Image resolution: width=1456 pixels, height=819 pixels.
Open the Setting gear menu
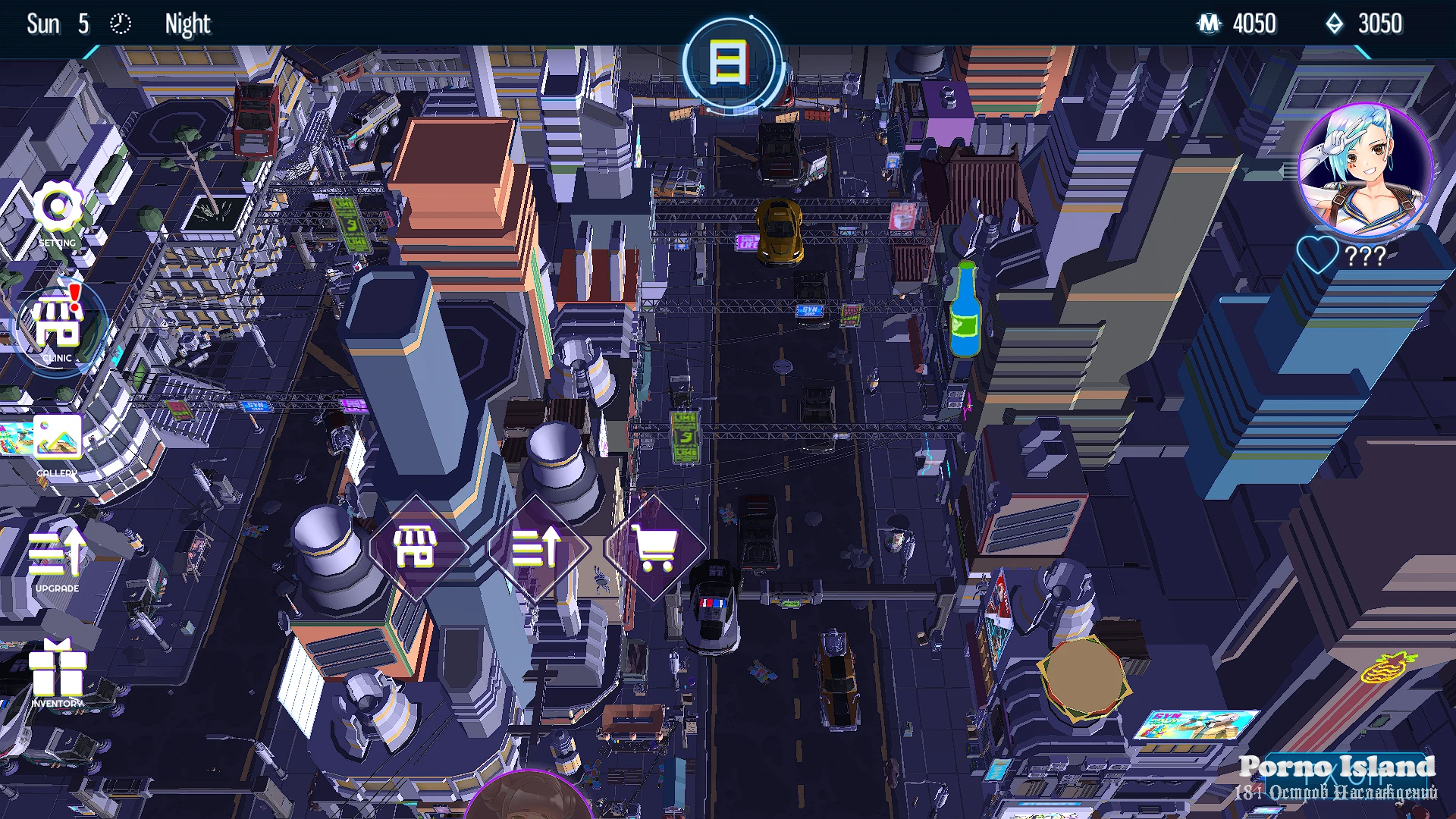[x=58, y=210]
